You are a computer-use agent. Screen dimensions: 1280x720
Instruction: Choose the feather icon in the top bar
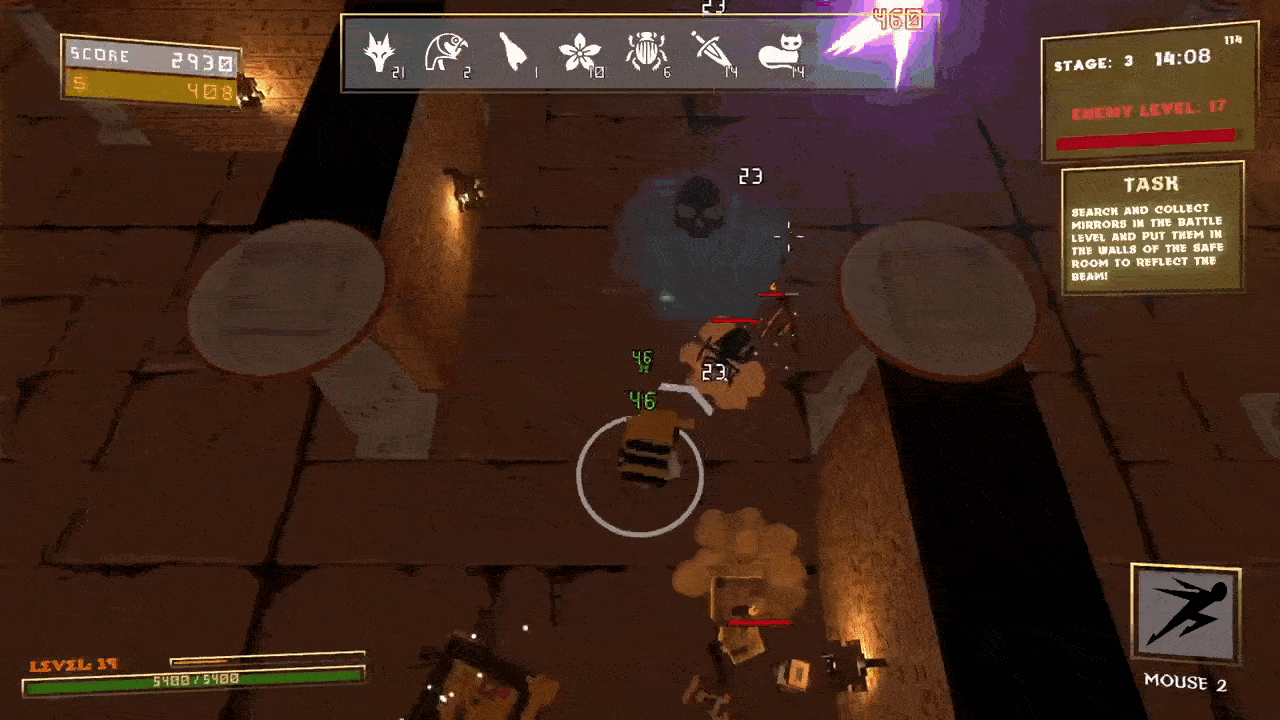coord(512,52)
